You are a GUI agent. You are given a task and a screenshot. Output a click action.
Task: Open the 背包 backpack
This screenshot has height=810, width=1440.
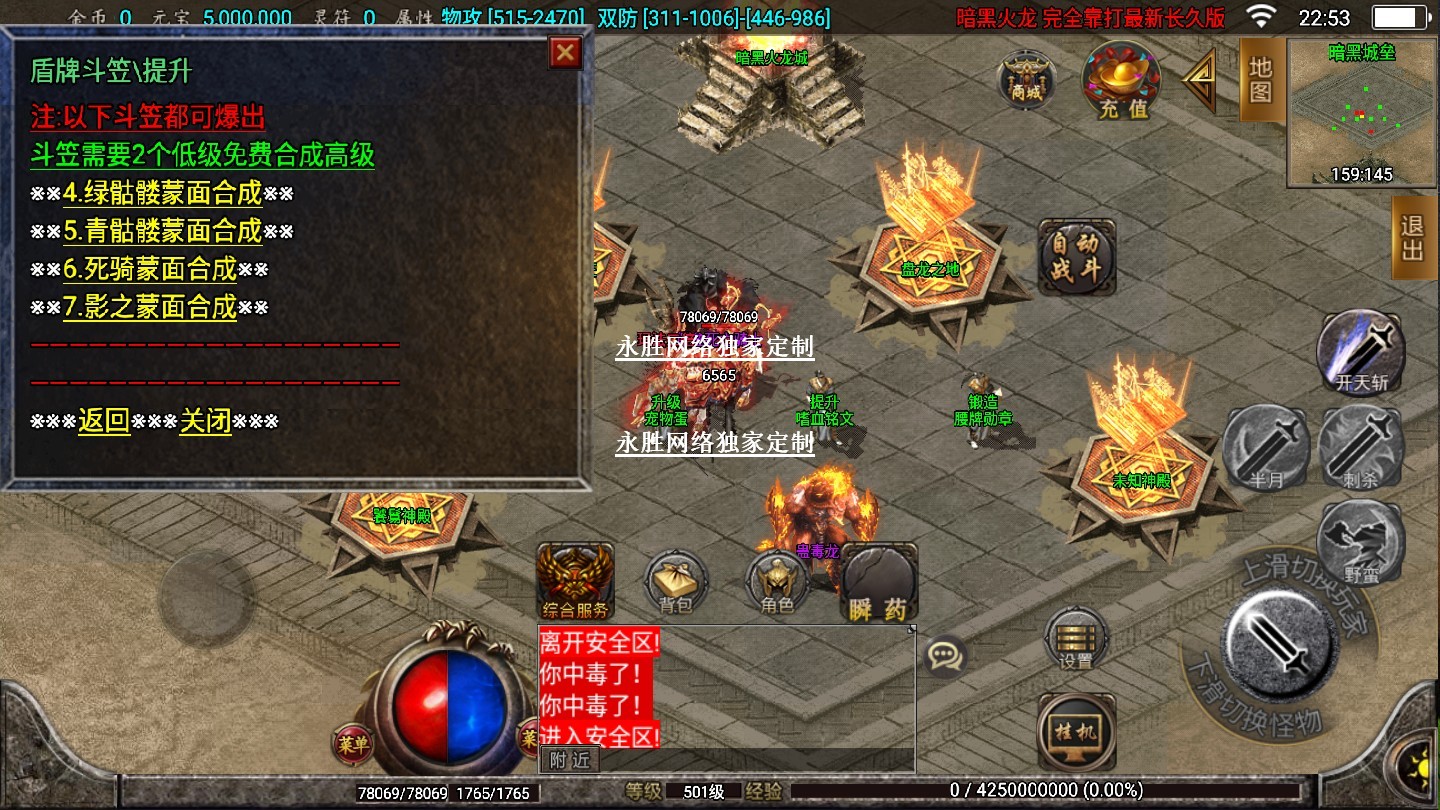(x=676, y=581)
